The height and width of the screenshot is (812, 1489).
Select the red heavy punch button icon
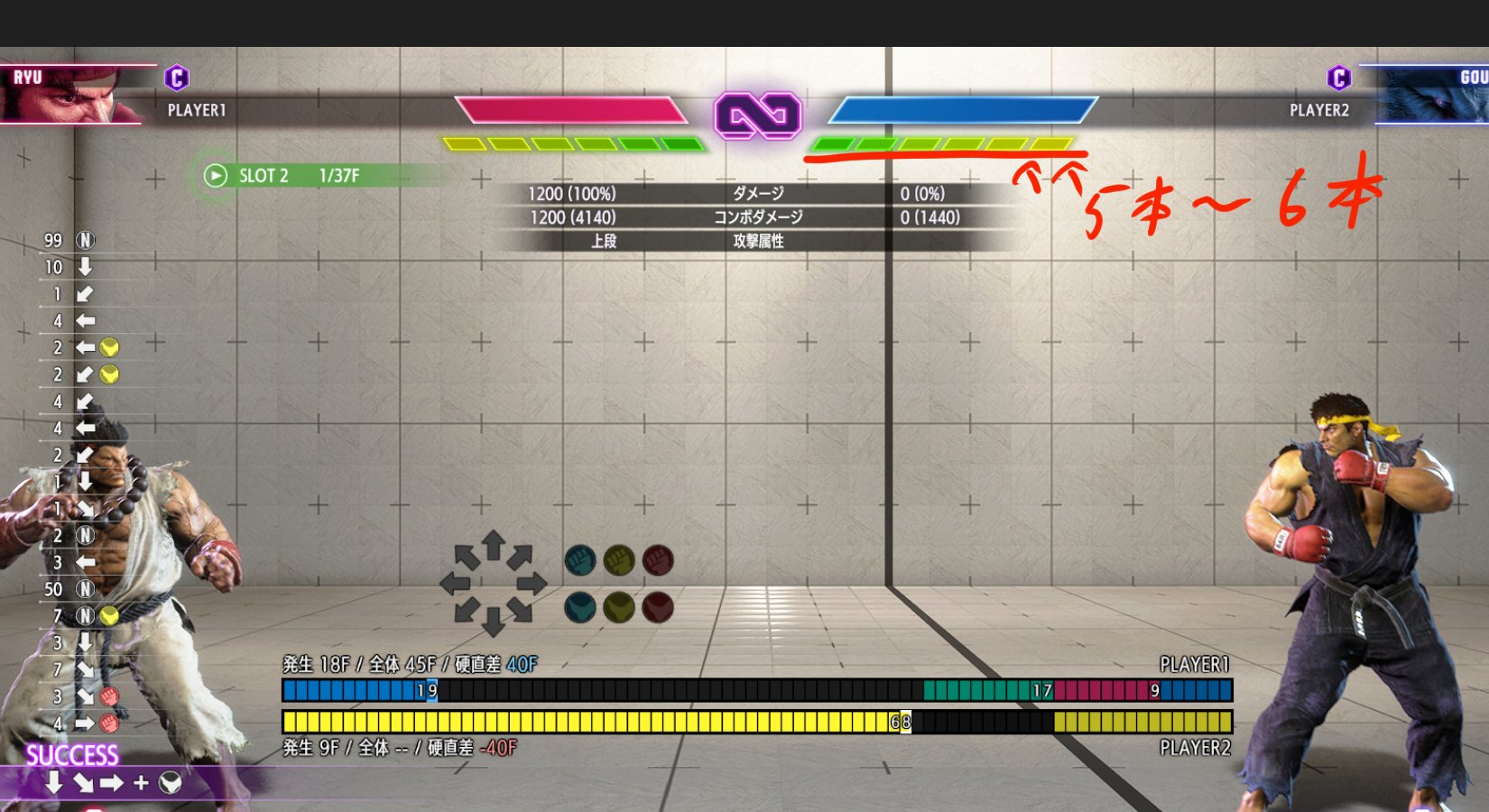click(x=657, y=559)
